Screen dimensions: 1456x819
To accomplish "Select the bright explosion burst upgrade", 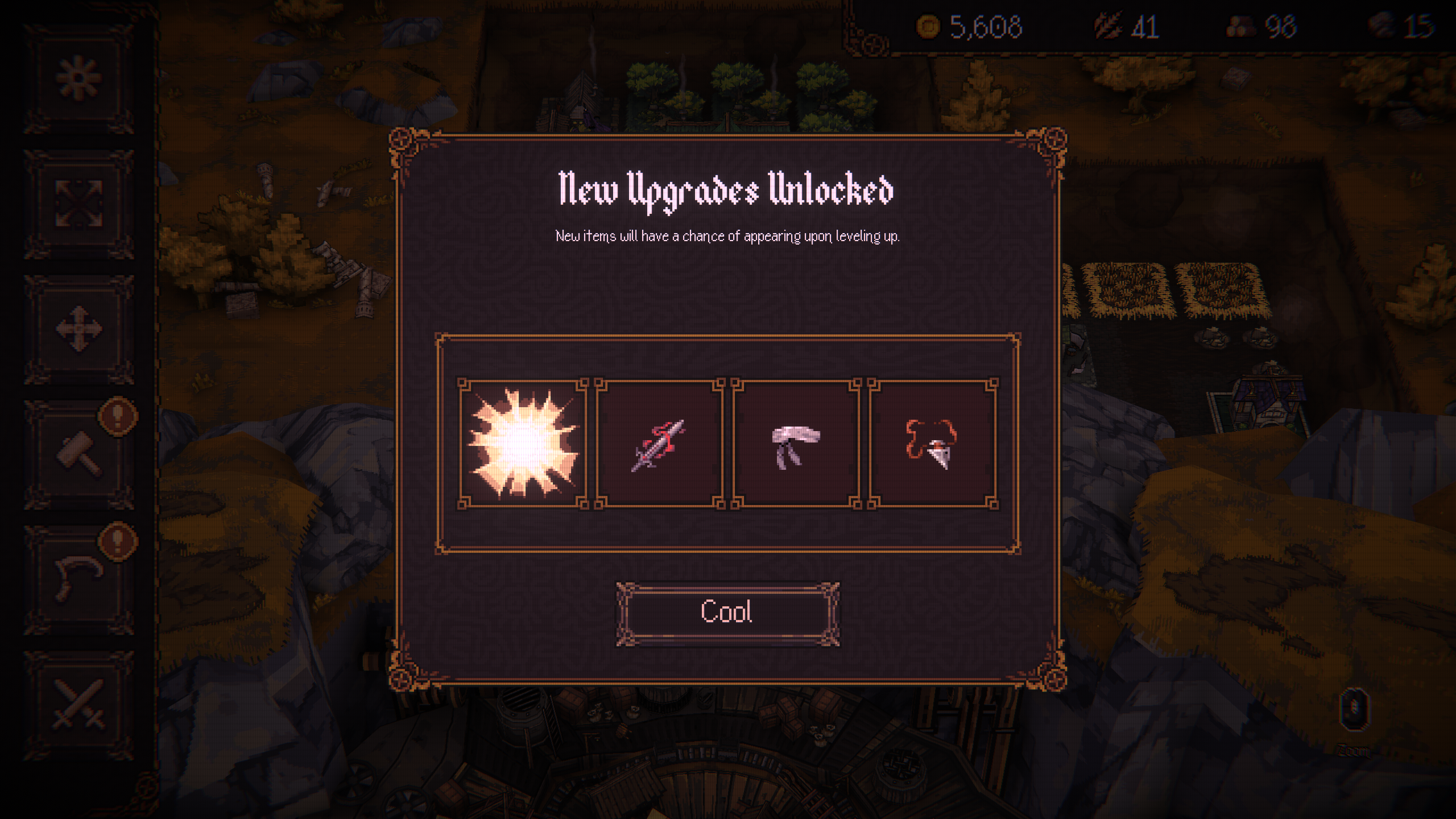I will (523, 444).
